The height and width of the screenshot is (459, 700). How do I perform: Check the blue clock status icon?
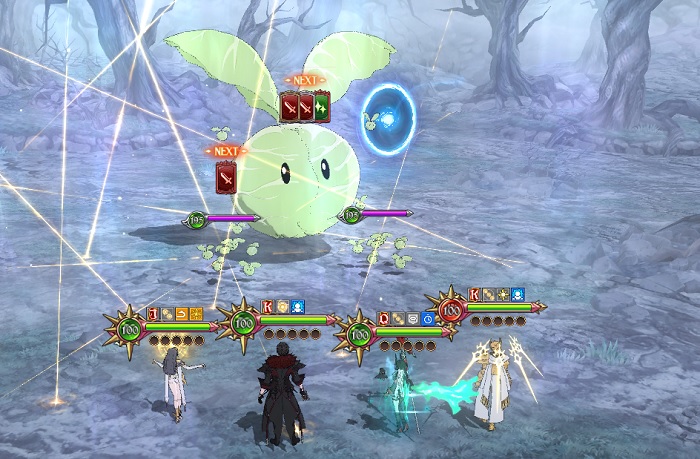[x=427, y=319]
